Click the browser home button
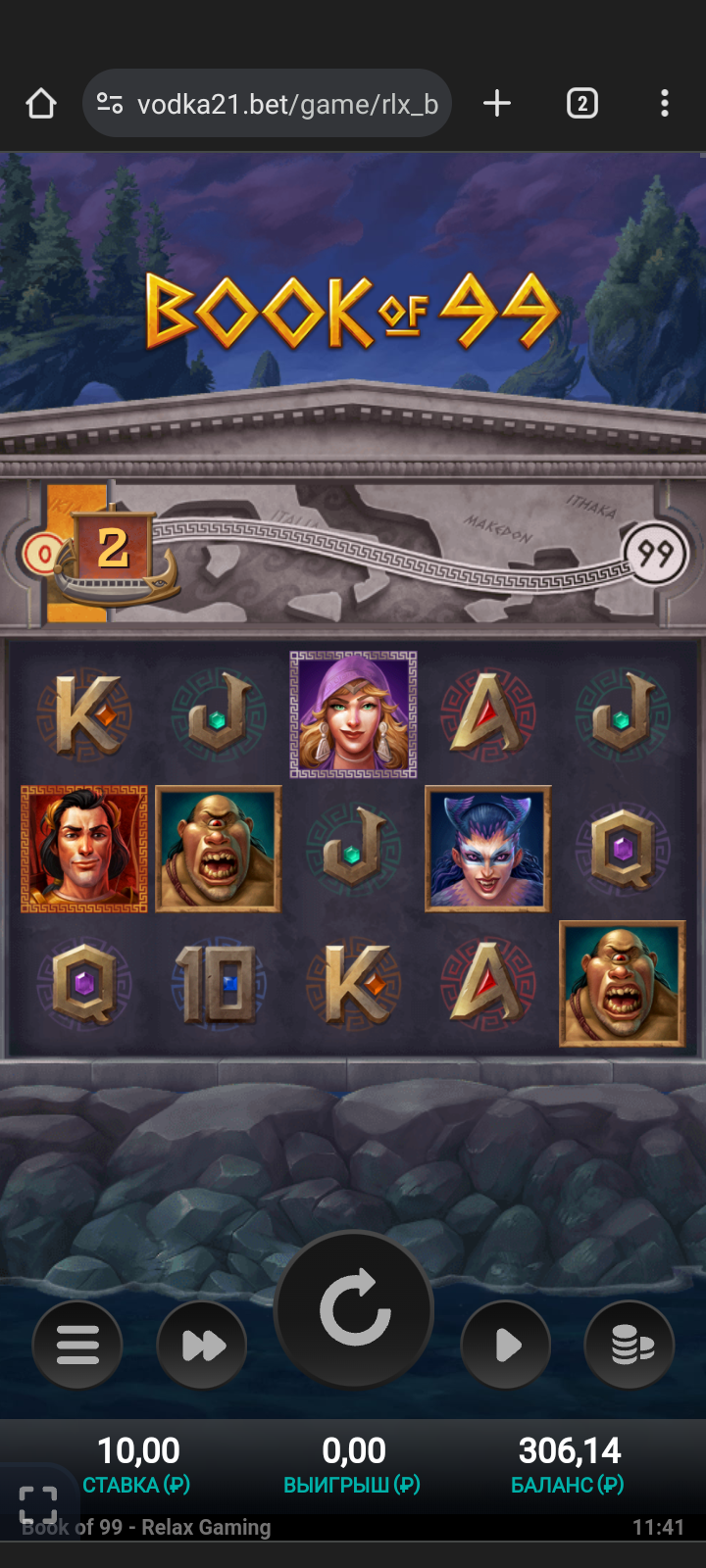 [41, 104]
